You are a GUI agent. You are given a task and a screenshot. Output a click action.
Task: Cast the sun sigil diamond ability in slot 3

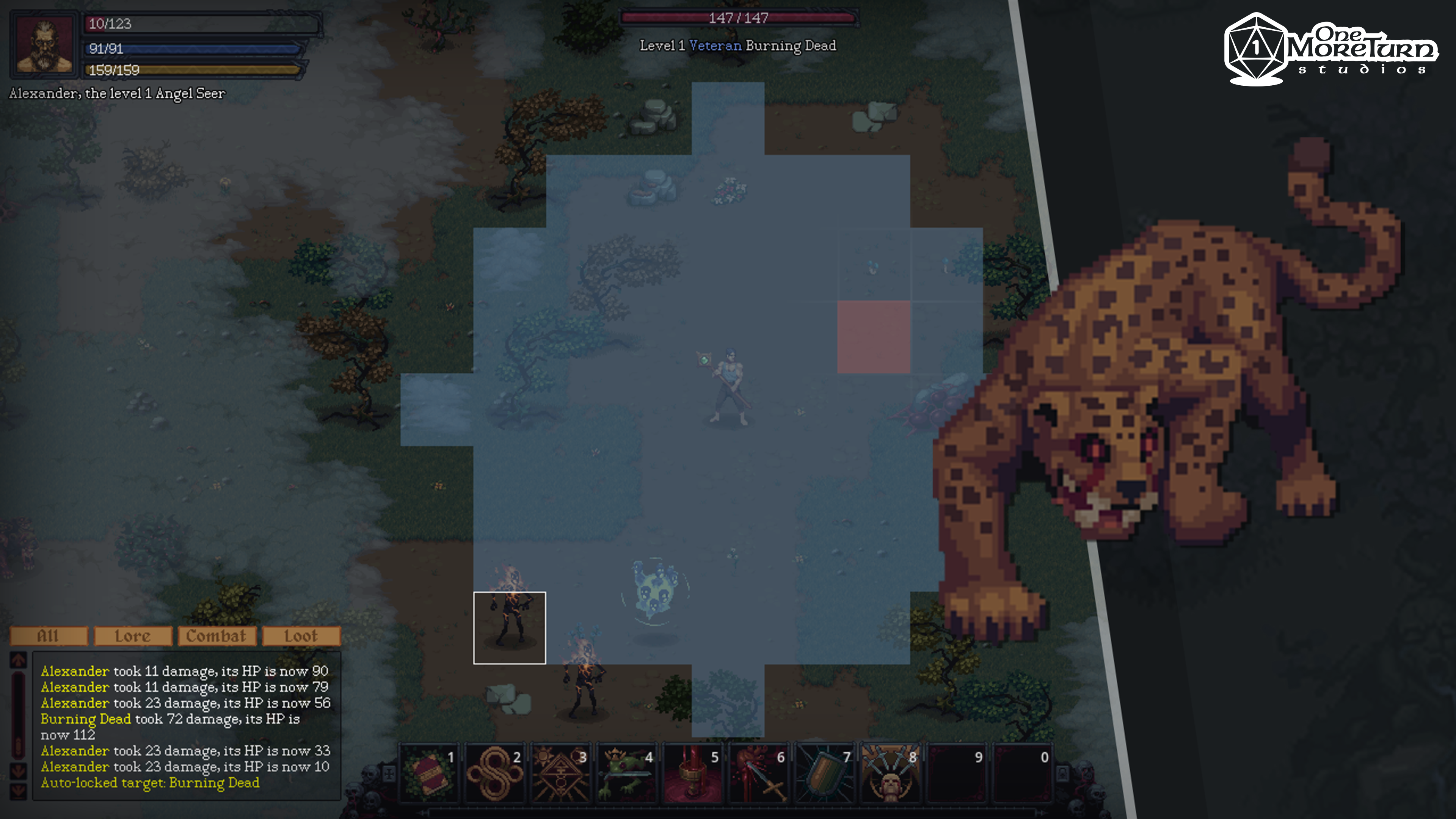(x=561, y=773)
